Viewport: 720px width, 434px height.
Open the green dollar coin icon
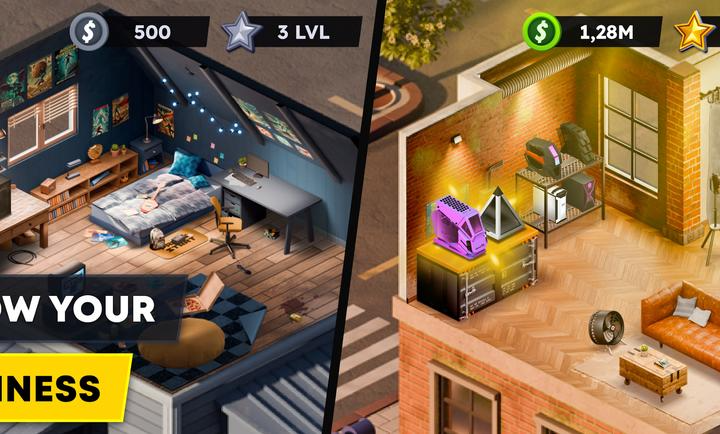(542, 32)
